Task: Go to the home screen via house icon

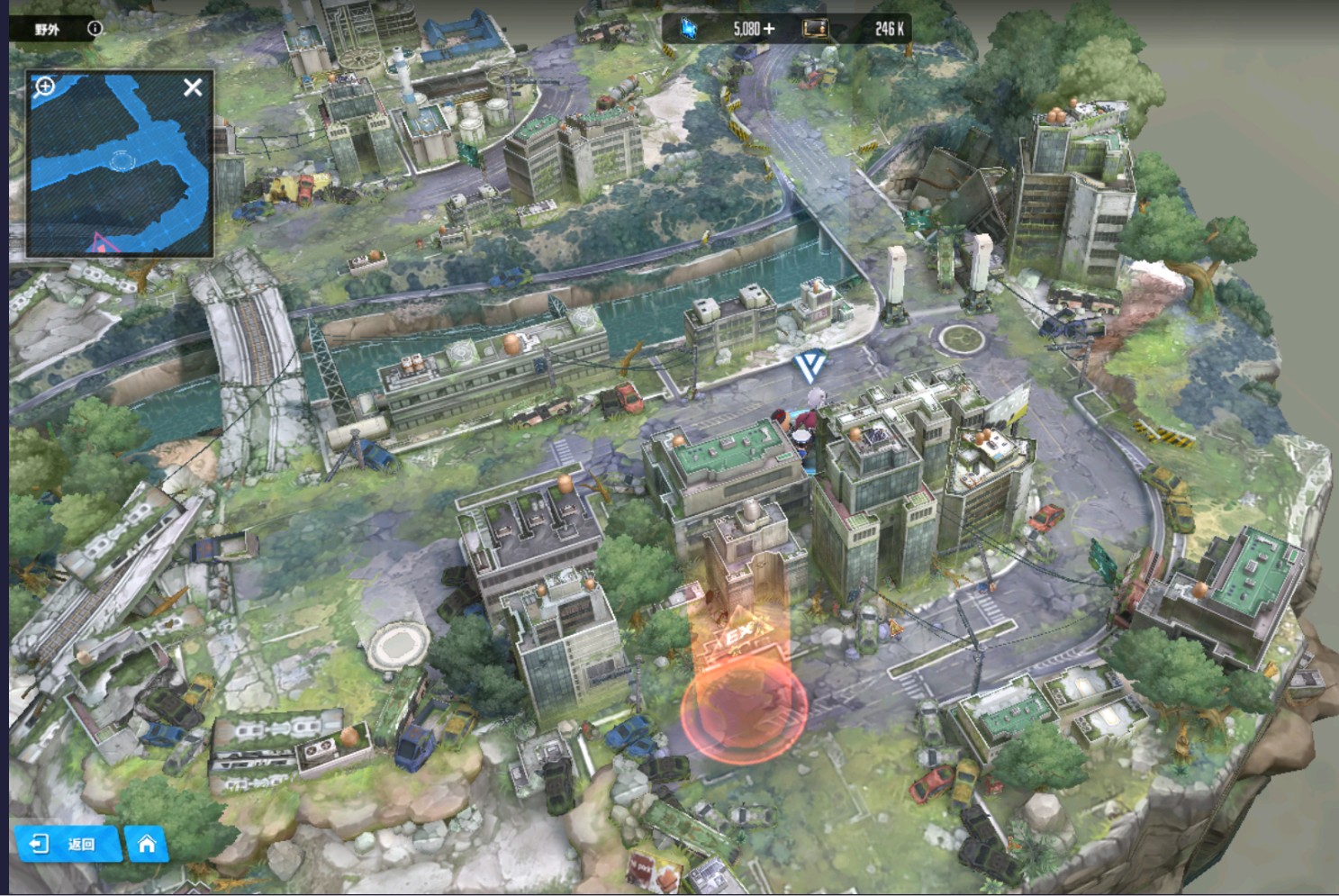Action: point(147,844)
